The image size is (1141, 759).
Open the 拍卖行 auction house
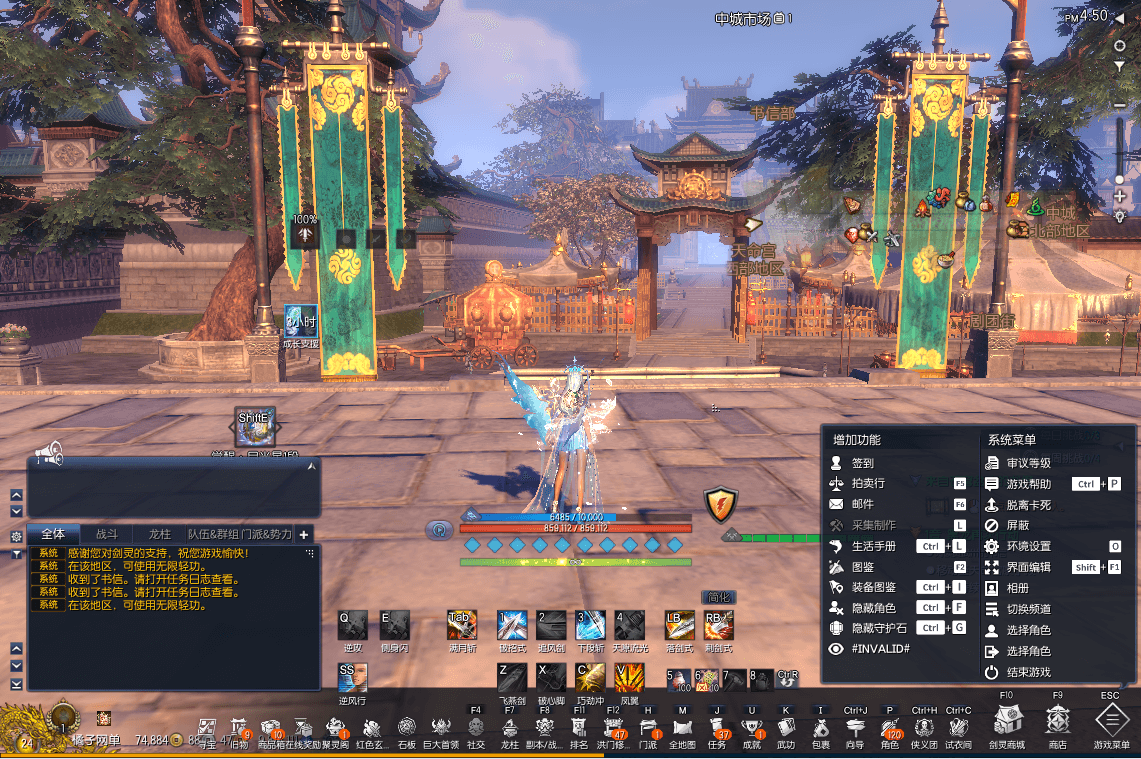click(869, 484)
